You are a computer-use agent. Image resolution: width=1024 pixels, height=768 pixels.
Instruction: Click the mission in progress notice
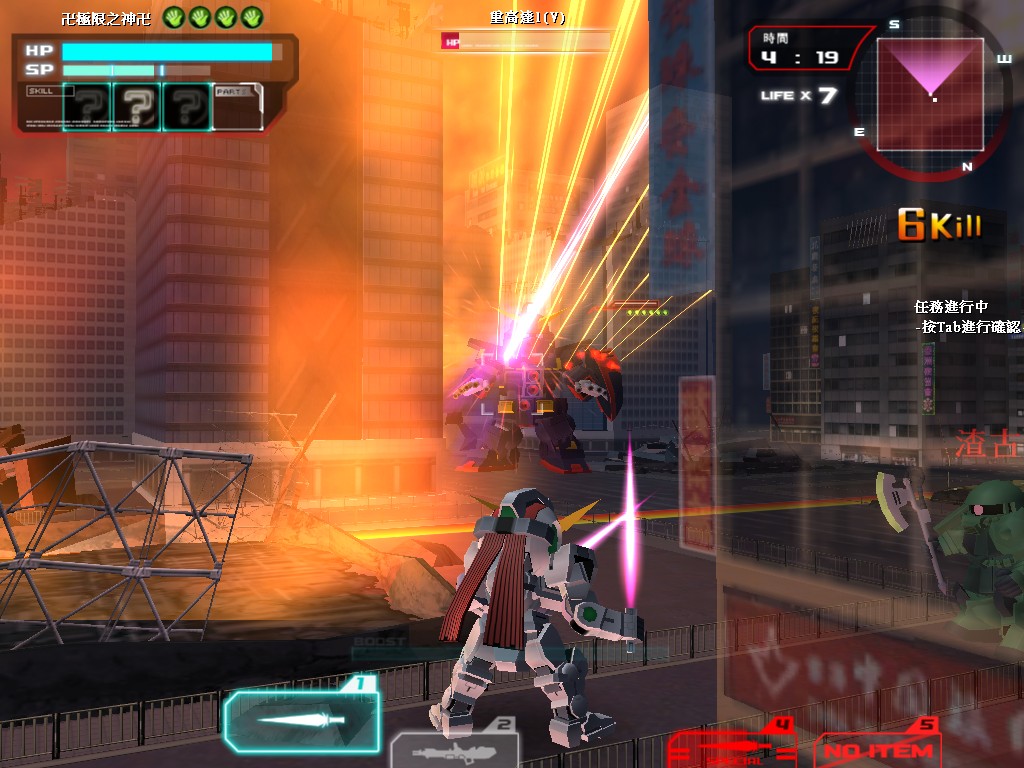click(x=966, y=316)
